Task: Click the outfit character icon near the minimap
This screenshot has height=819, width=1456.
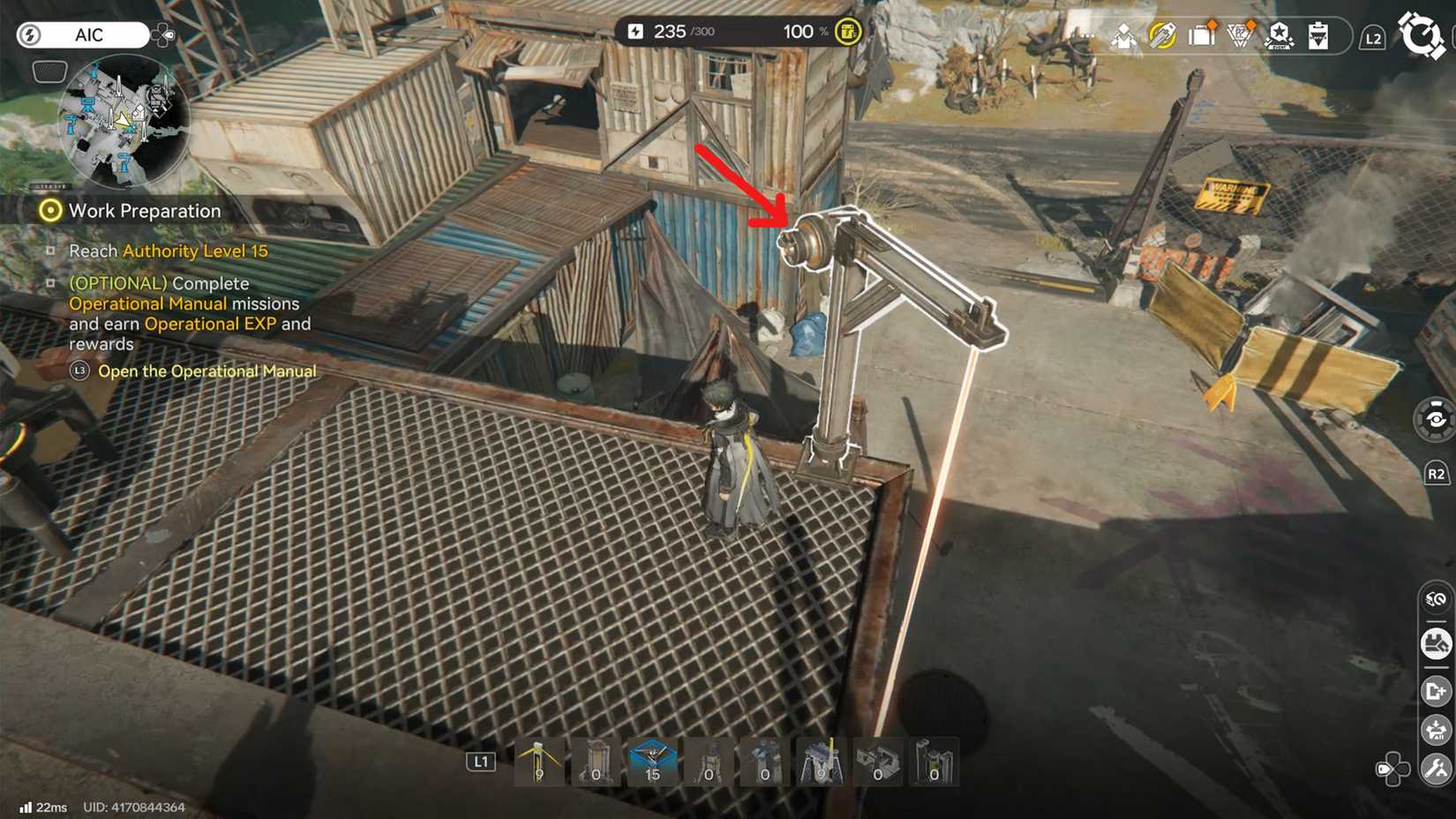Action: coord(1122,35)
